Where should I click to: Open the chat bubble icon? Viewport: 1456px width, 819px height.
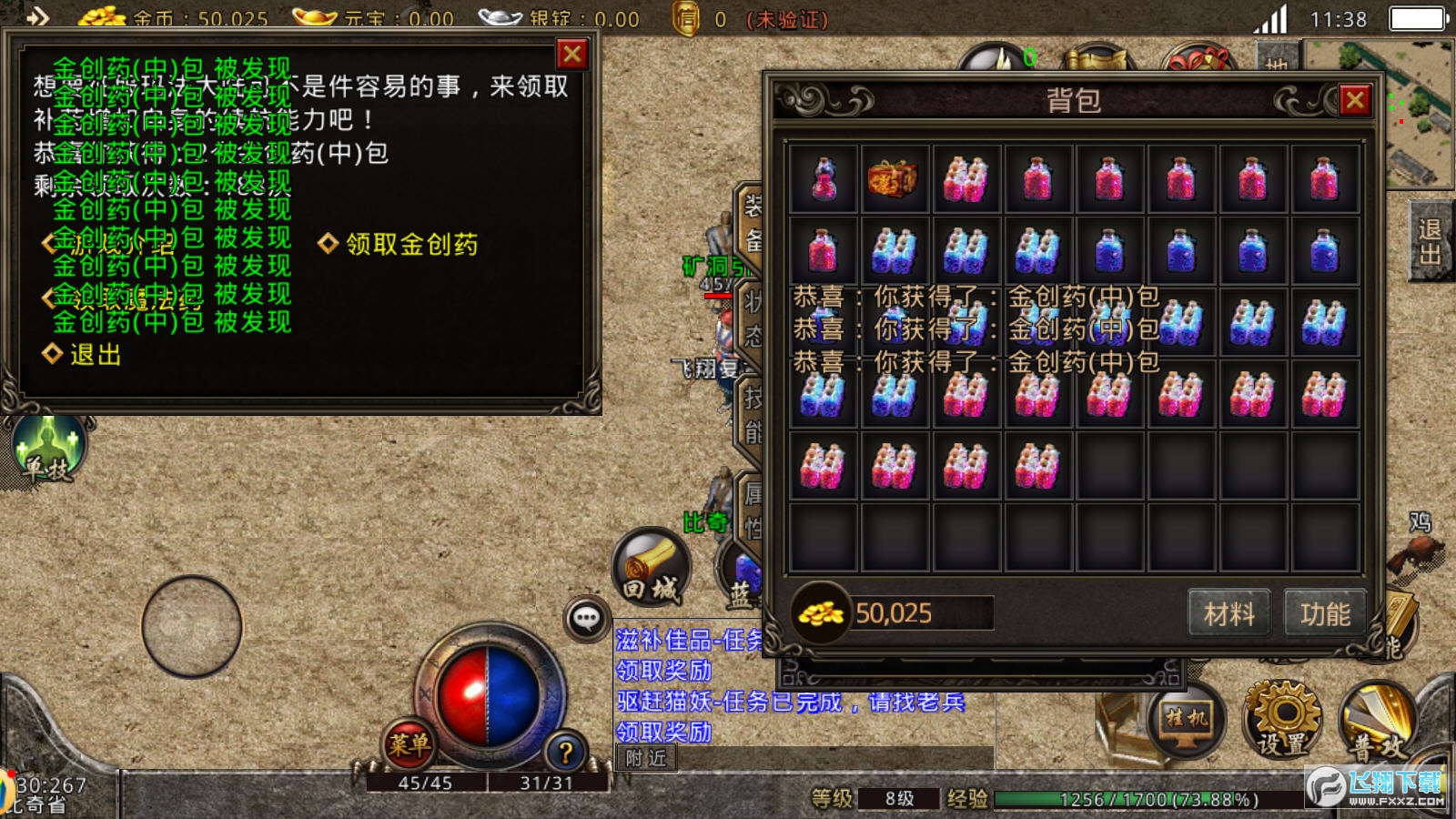click(586, 620)
